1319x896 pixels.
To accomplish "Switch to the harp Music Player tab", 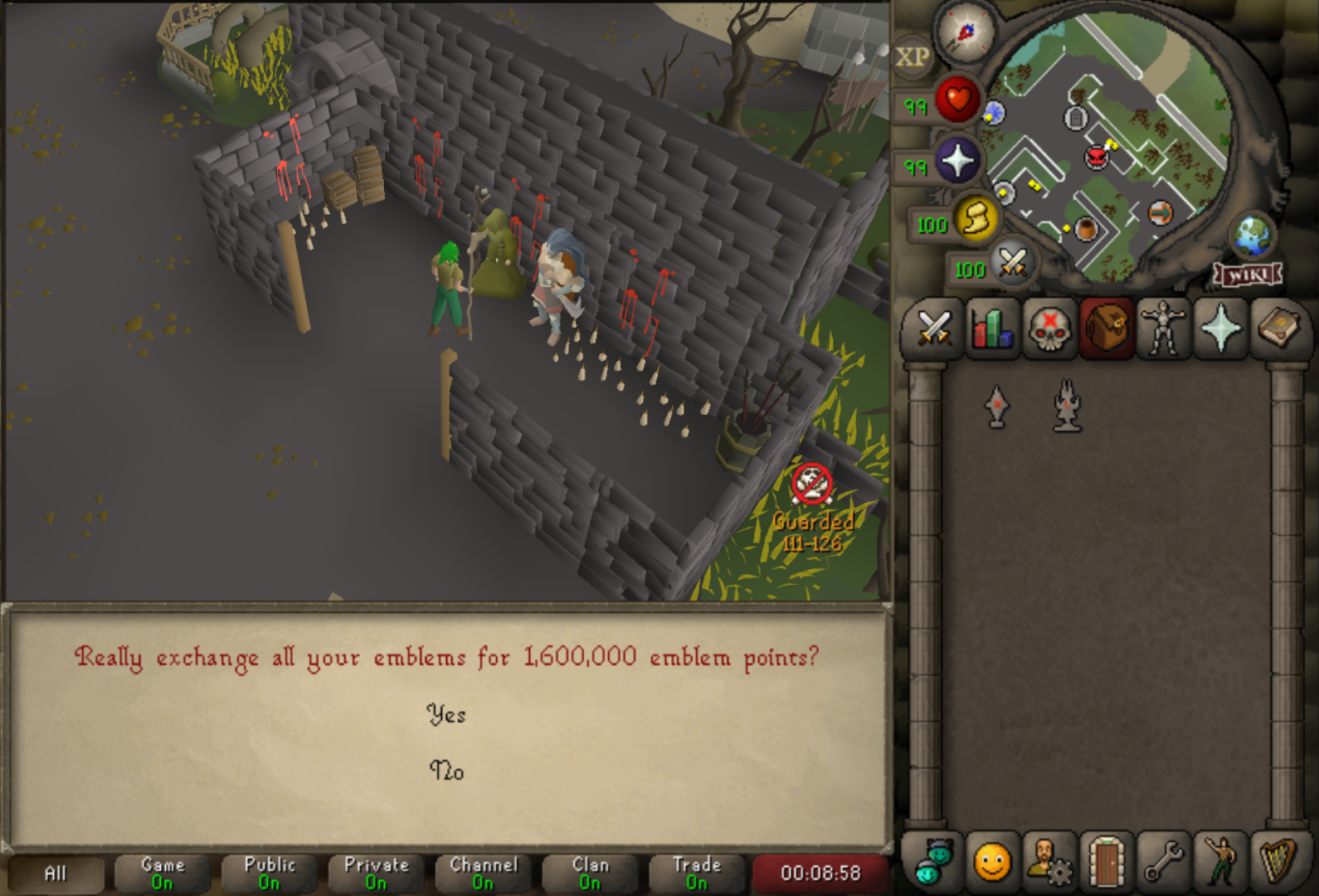I will 1278,862.
